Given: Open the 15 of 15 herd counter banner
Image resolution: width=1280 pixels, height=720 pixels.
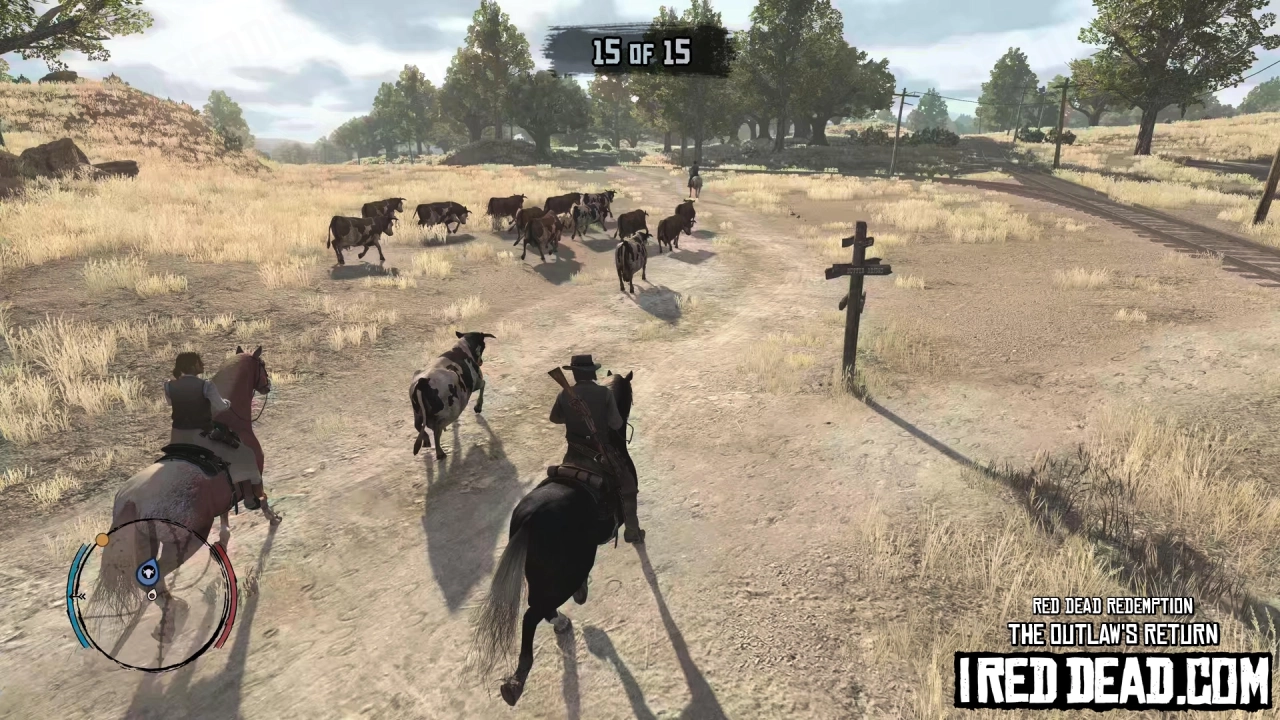Looking at the screenshot, I should point(641,53).
